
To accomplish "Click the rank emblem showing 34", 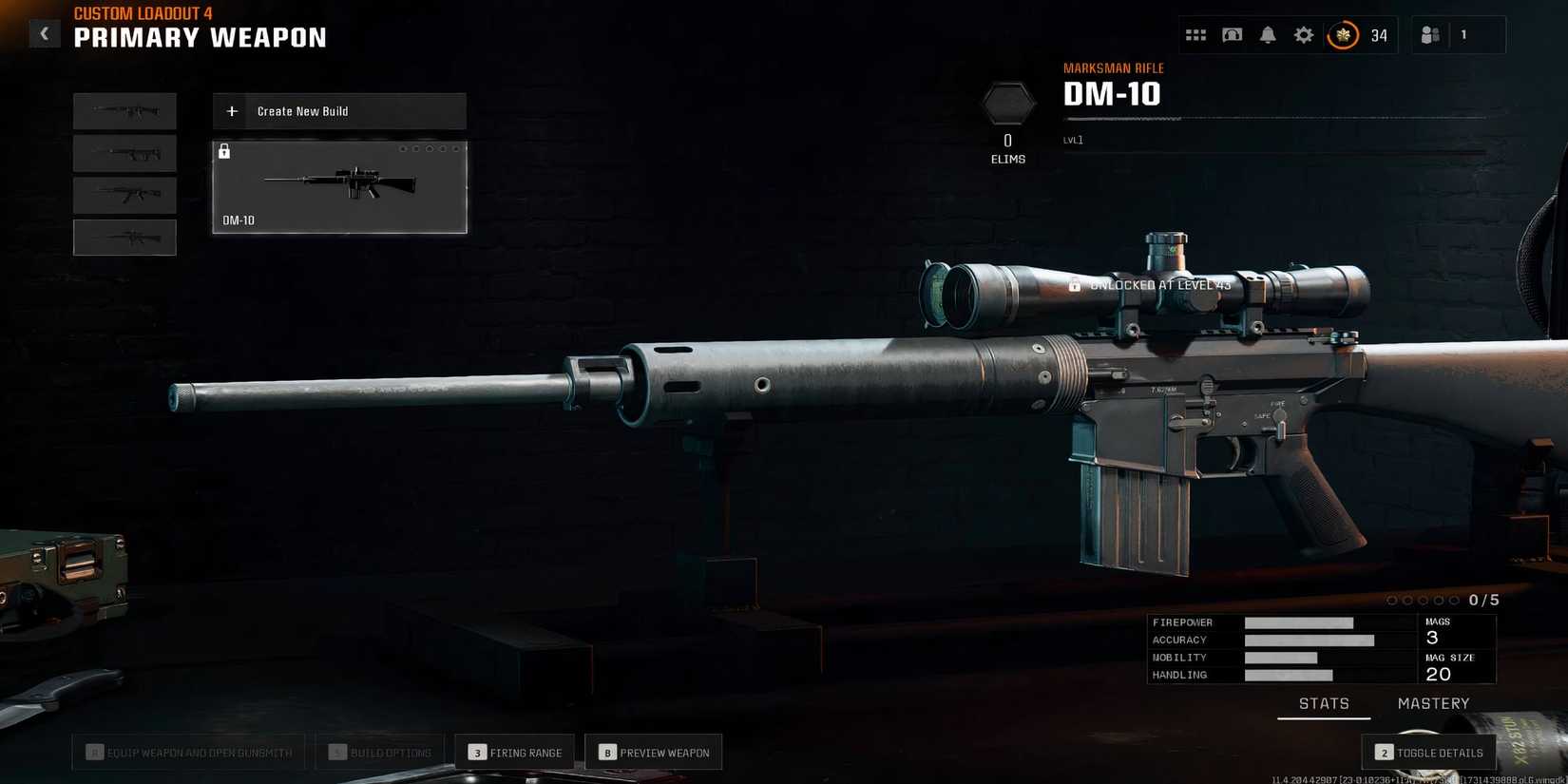I will click(x=1341, y=34).
